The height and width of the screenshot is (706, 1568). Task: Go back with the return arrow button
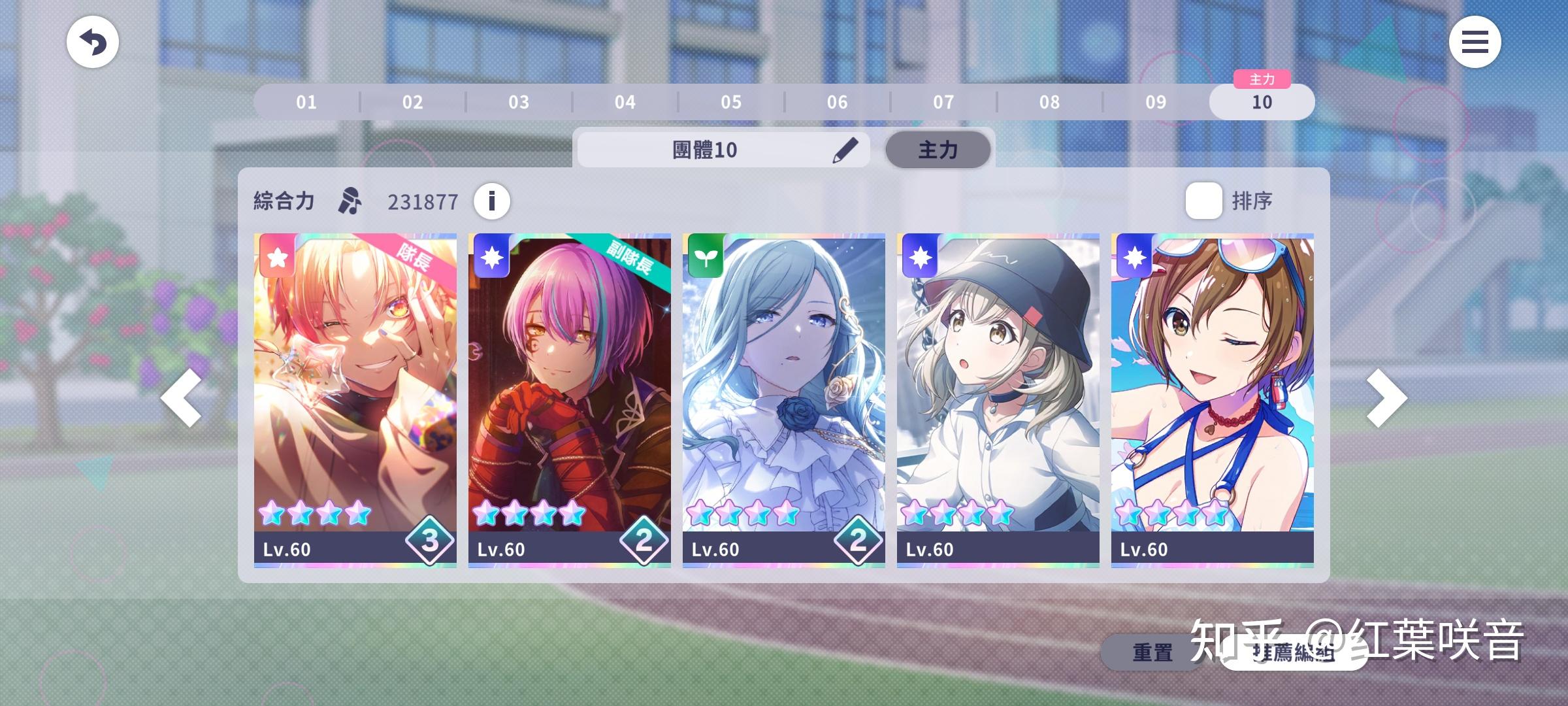point(92,42)
